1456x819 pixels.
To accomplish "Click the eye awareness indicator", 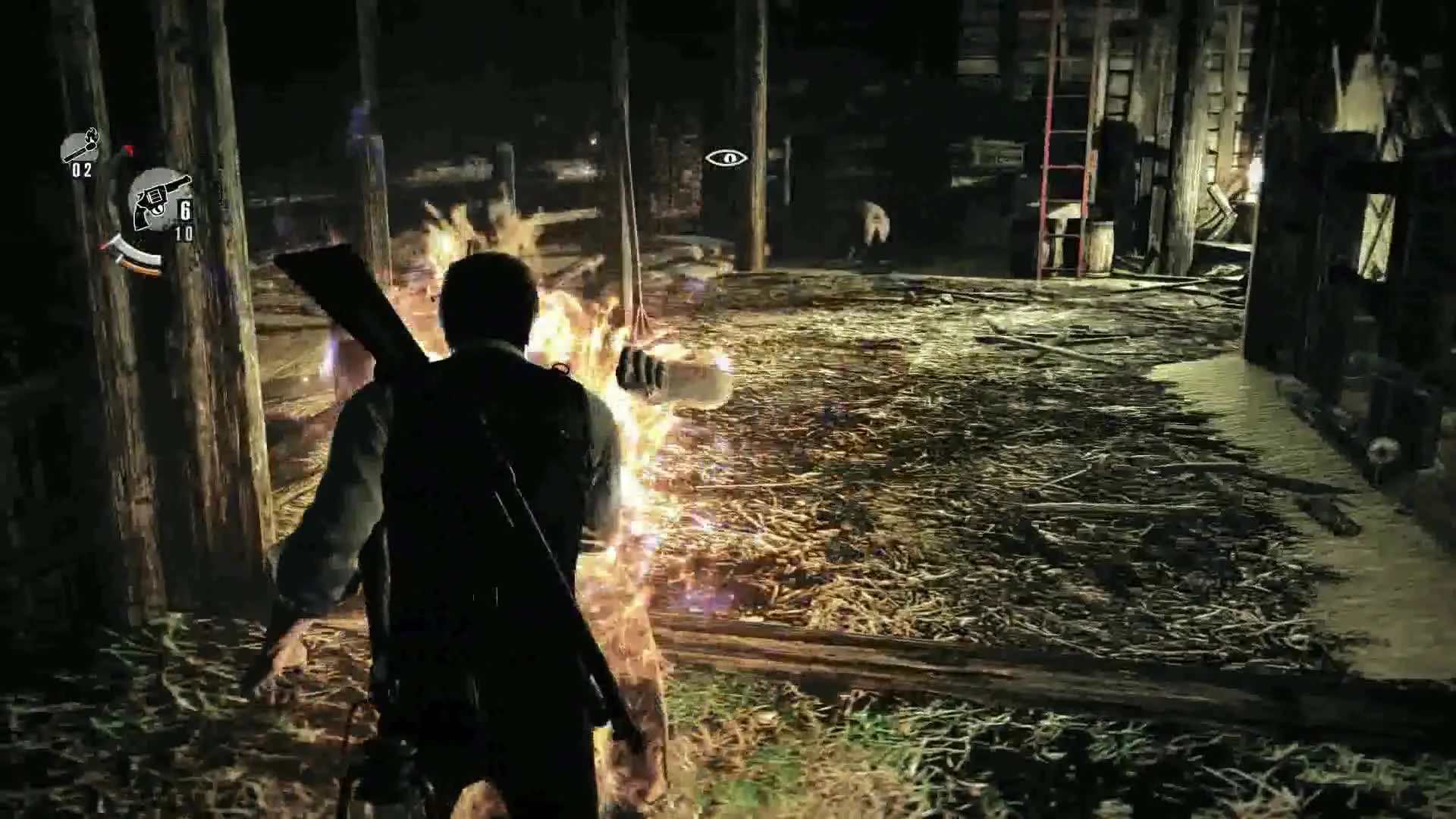I will coord(729,158).
